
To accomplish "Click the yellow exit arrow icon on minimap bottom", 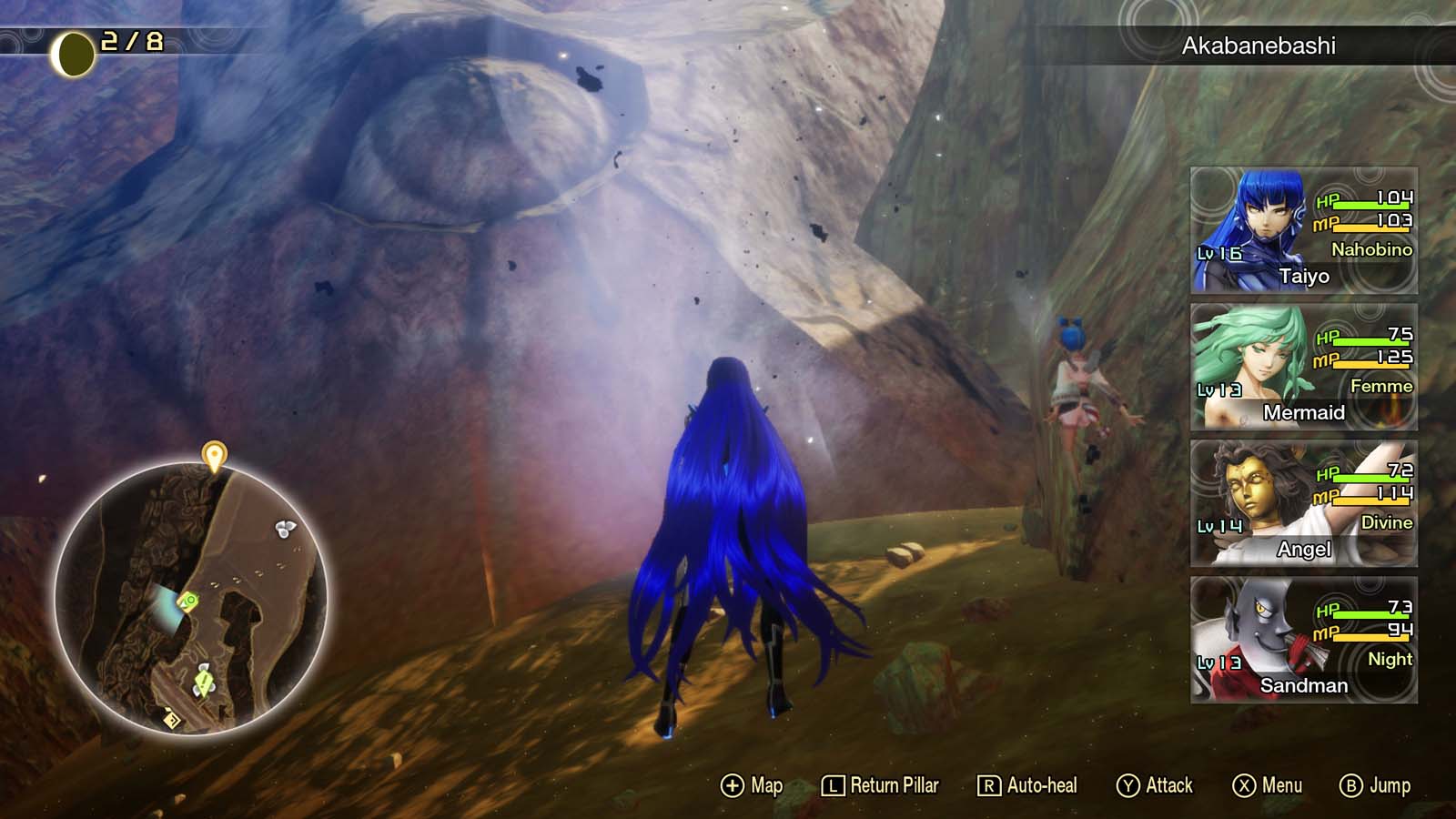I will point(171,719).
